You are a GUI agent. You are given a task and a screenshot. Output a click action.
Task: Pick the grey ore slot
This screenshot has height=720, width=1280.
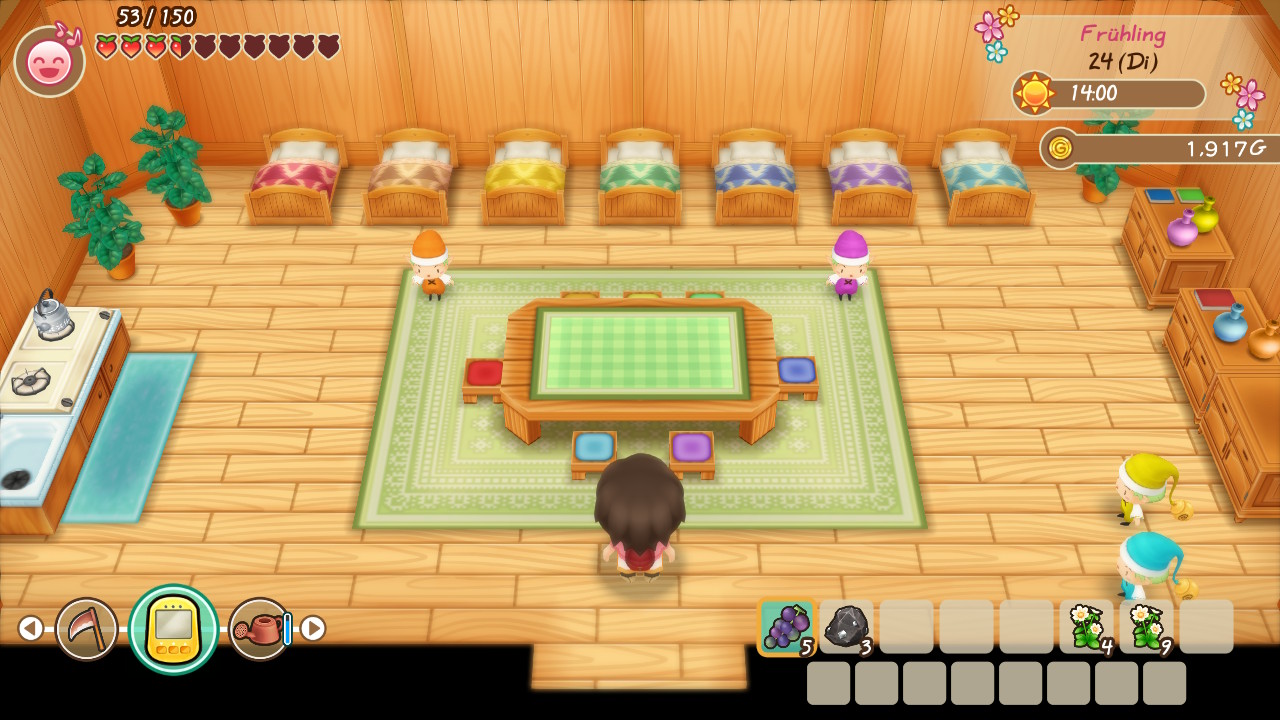tap(846, 627)
